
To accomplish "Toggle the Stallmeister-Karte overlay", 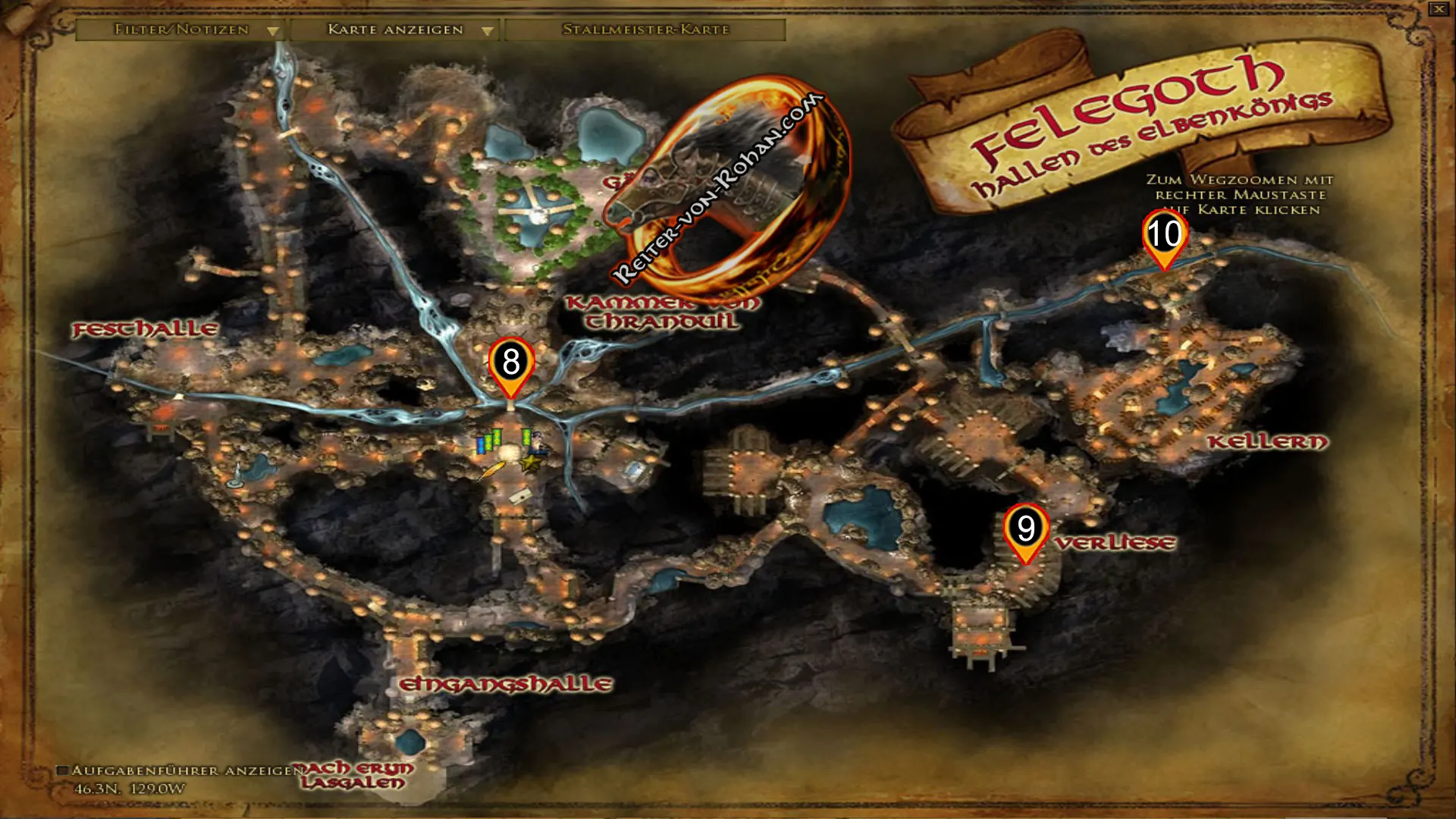I will click(x=645, y=30).
